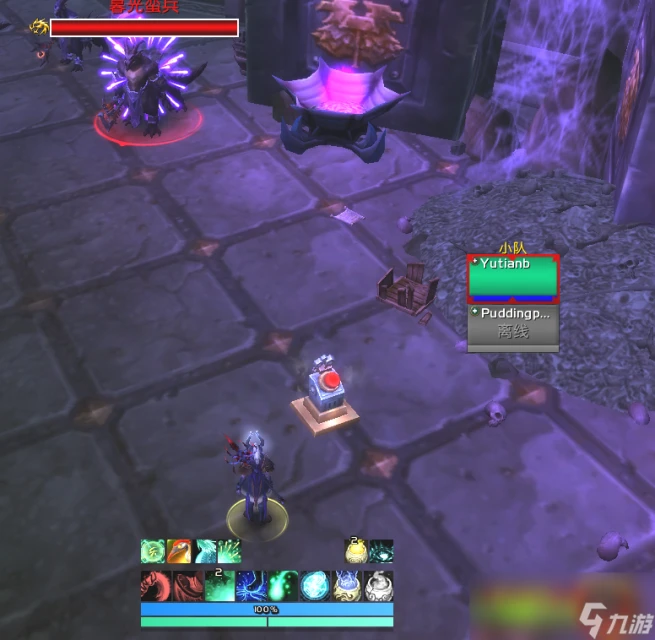Use the yellow jar with 2 charges
The width and height of the screenshot is (655, 640).
click(356, 551)
